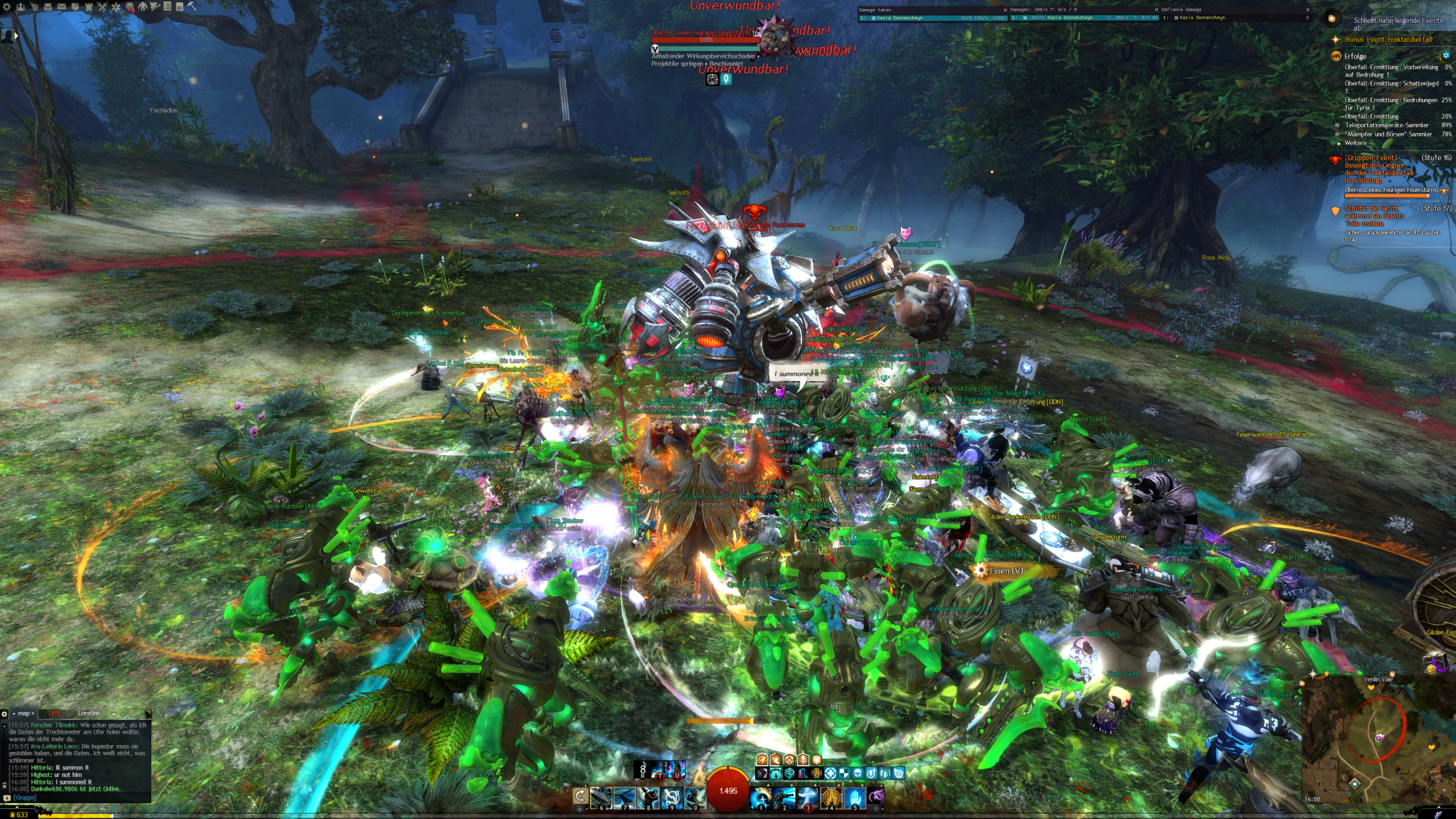Open chat options gear icon
The height and width of the screenshot is (819, 1456).
[x=5, y=714]
